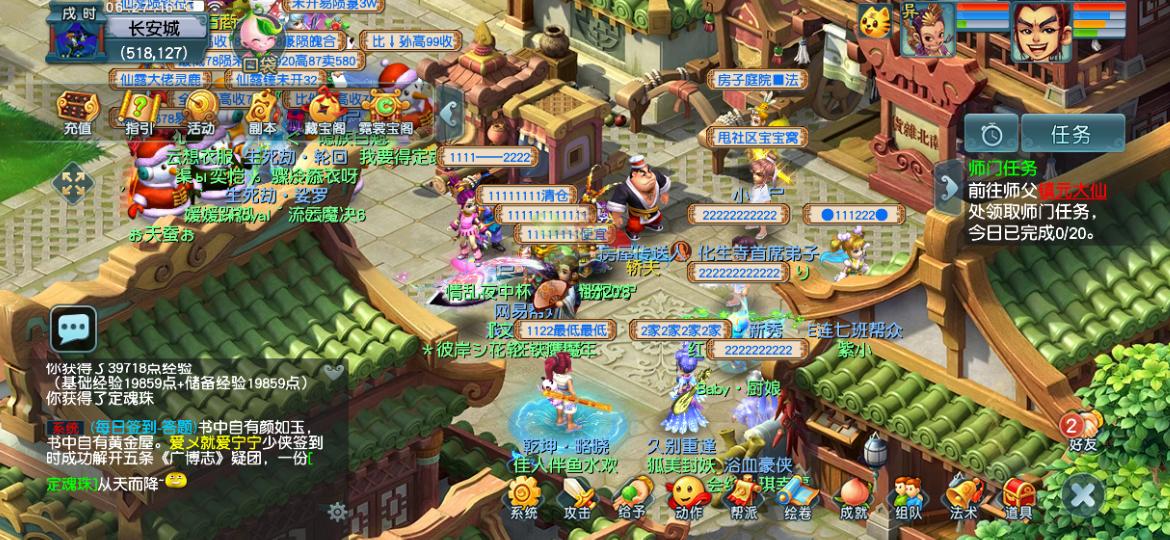This screenshot has height=540, width=1170.
Task: Open the 充值 recharge shop
Action: pyautogui.click(x=77, y=109)
